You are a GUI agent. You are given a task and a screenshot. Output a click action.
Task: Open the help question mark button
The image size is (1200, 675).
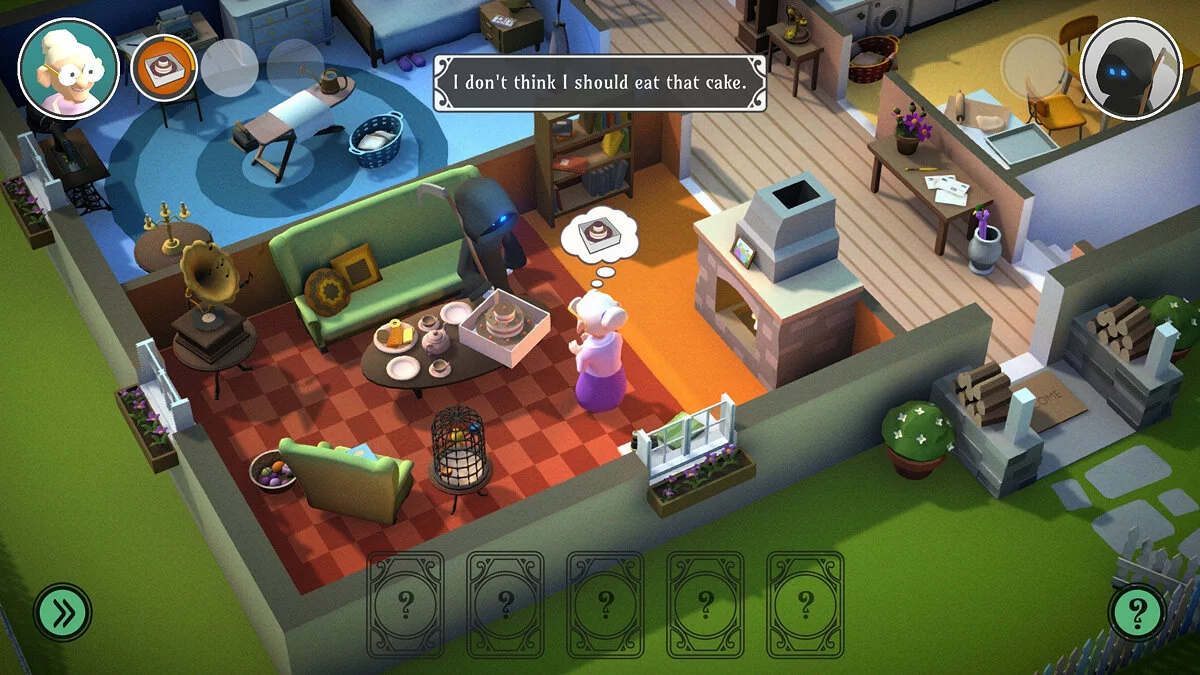[1137, 611]
